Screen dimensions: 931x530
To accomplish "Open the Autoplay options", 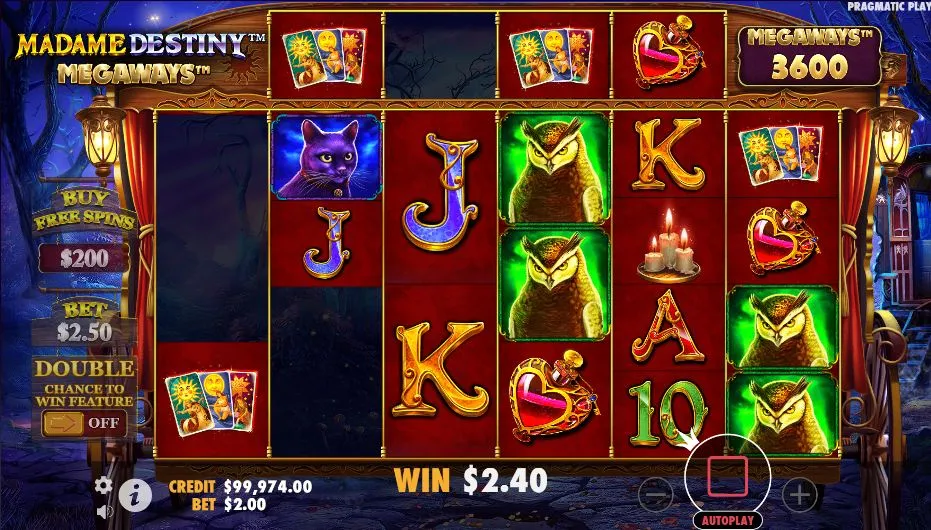I will [727, 521].
